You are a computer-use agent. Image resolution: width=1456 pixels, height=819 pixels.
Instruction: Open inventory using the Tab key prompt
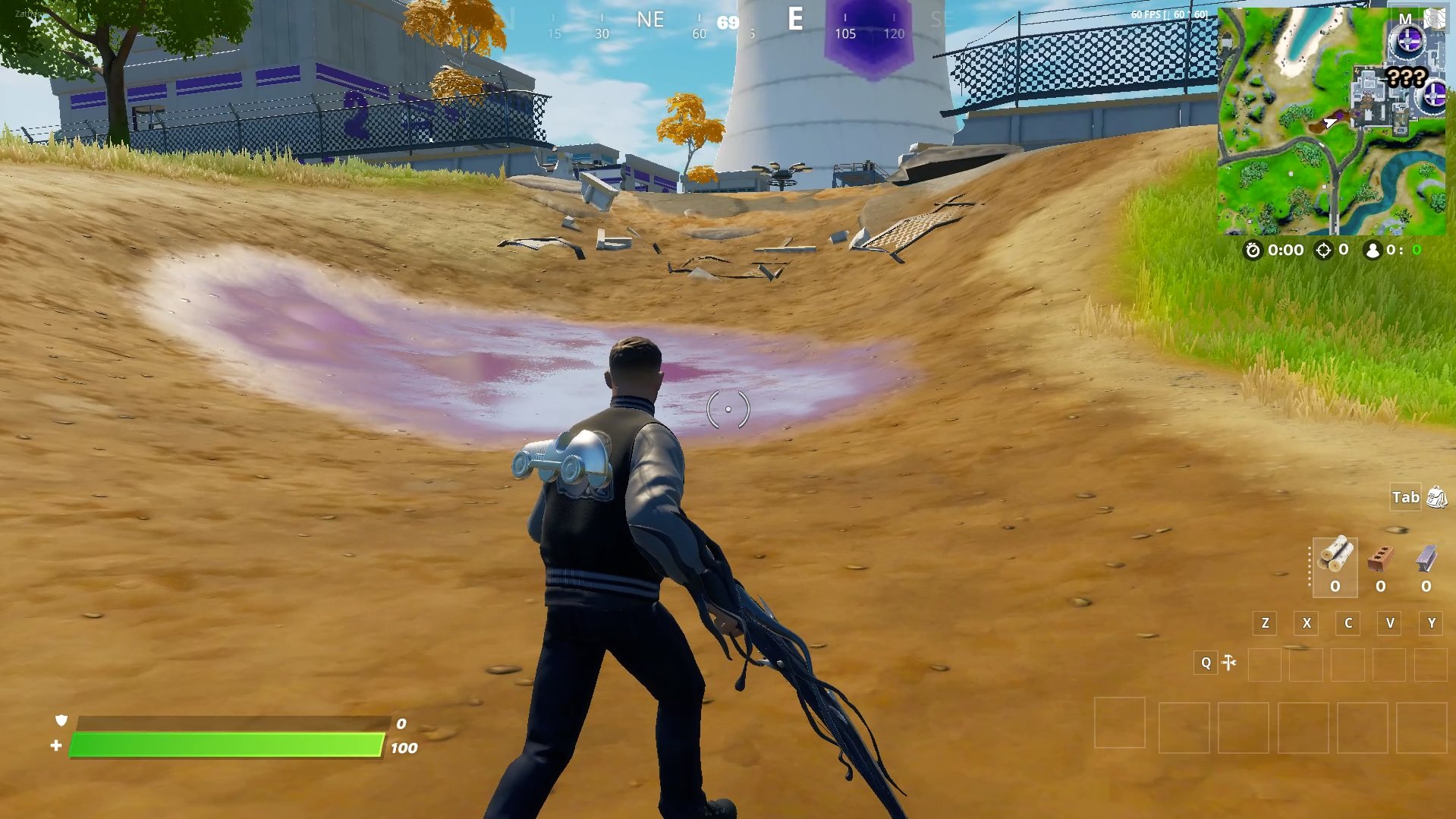1407,498
